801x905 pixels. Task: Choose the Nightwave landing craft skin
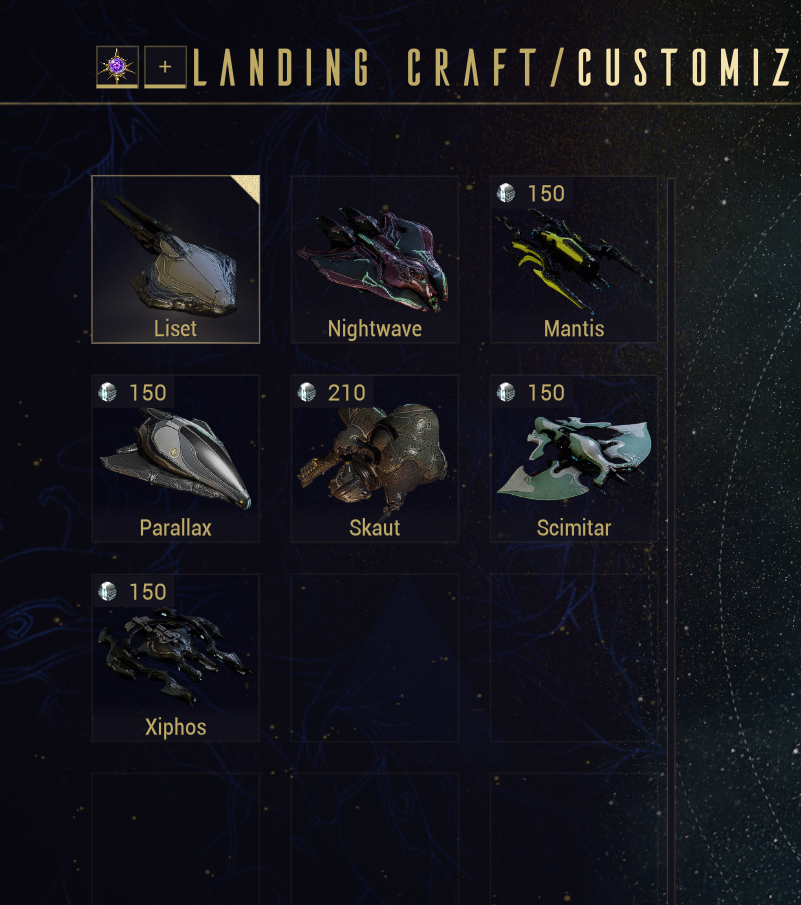point(375,260)
